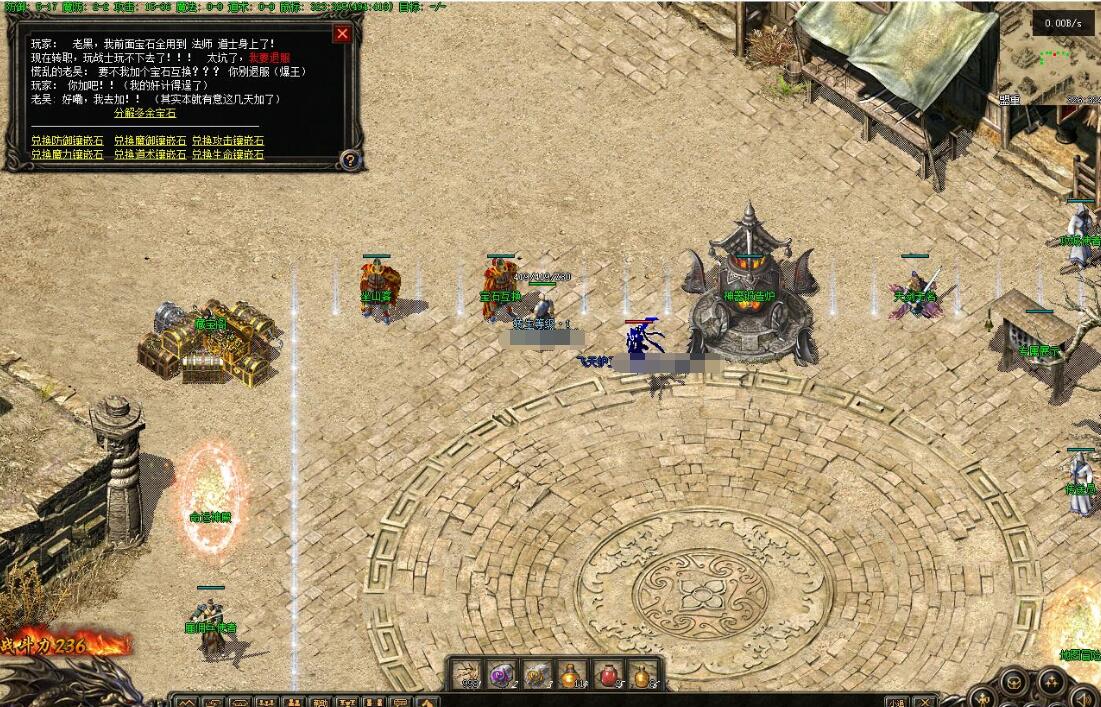1101x707 pixels.
Task: Open the dialogue help question mark
Action: [x=349, y=159]
